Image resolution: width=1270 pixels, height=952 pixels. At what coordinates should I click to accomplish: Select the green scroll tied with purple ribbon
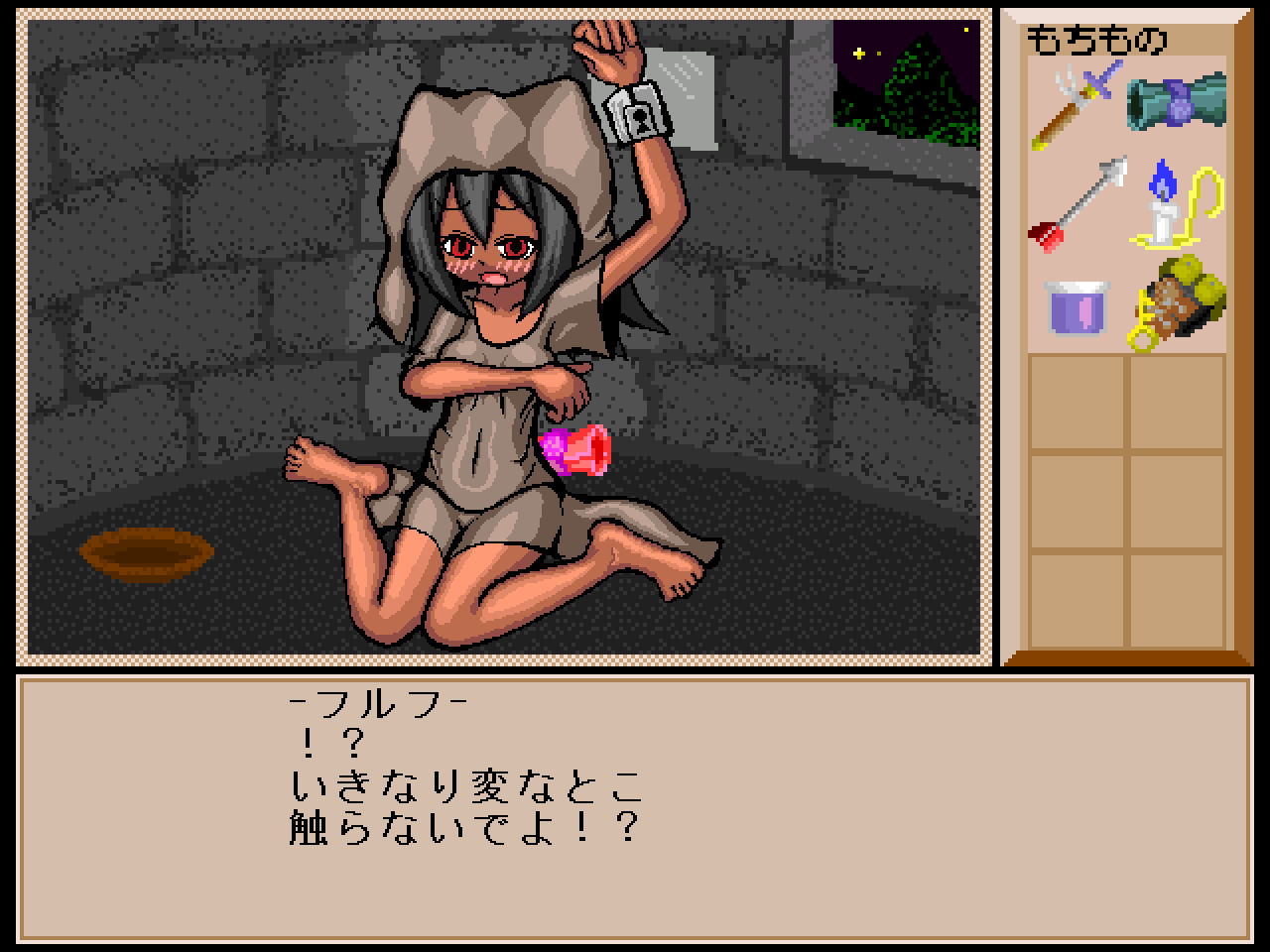coord(1176,104)
